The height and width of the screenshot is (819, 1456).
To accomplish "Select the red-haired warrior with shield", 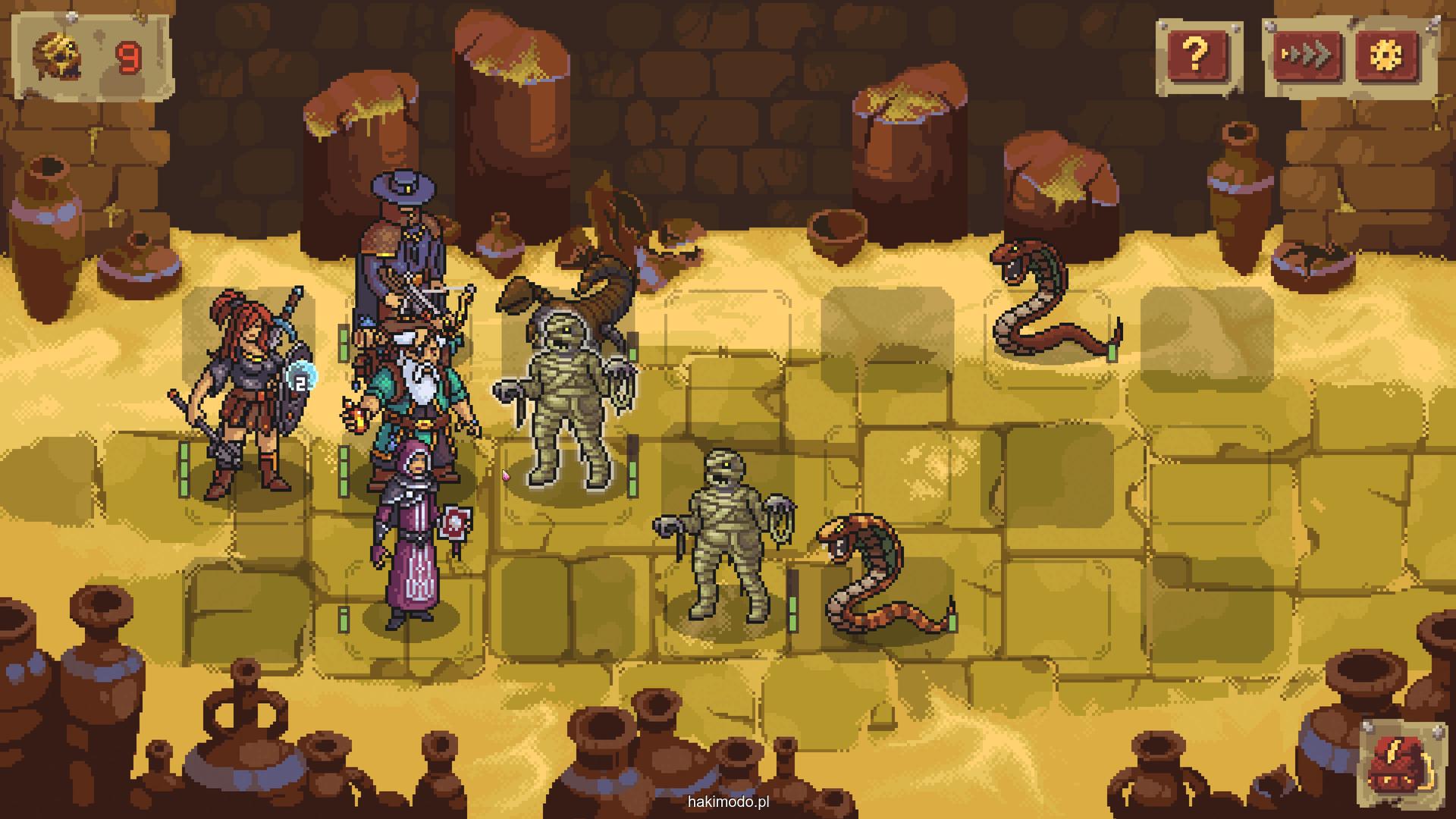I will [x=241, y=394].
